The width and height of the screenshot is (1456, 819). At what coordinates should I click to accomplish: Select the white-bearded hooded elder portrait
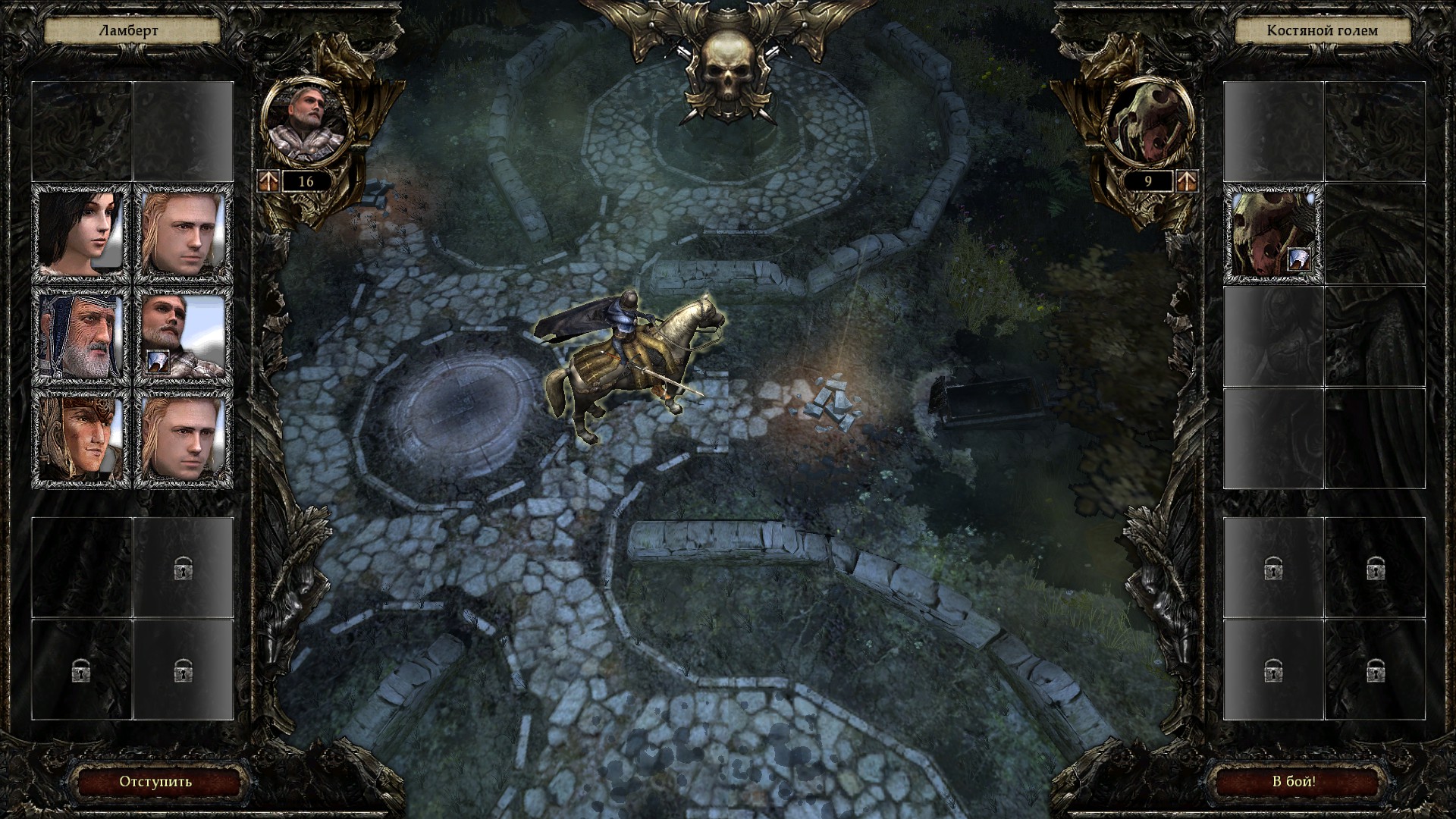[80, 337]
